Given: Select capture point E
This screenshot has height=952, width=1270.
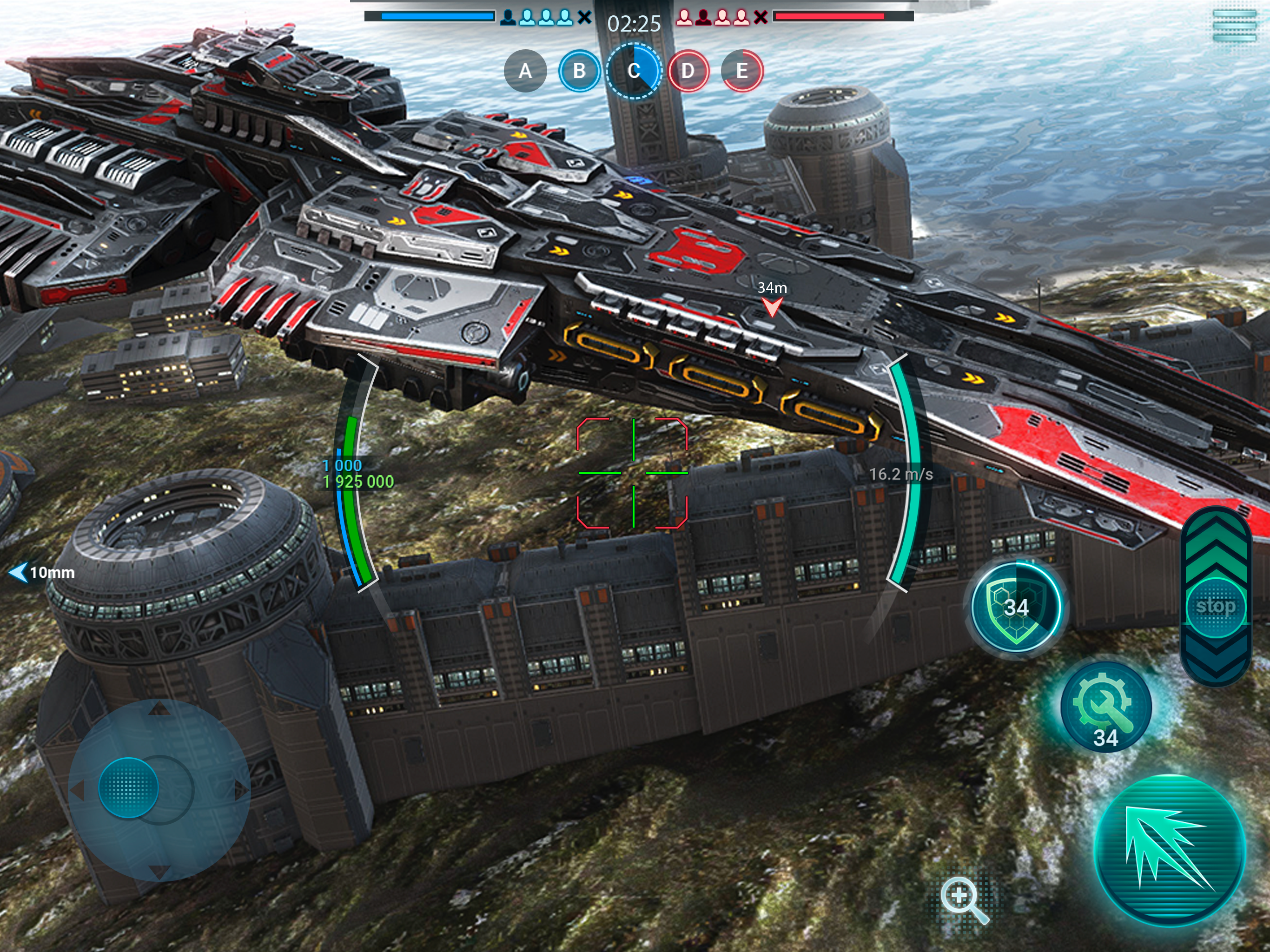Looking at the screenshot, I should pos(742,71).
